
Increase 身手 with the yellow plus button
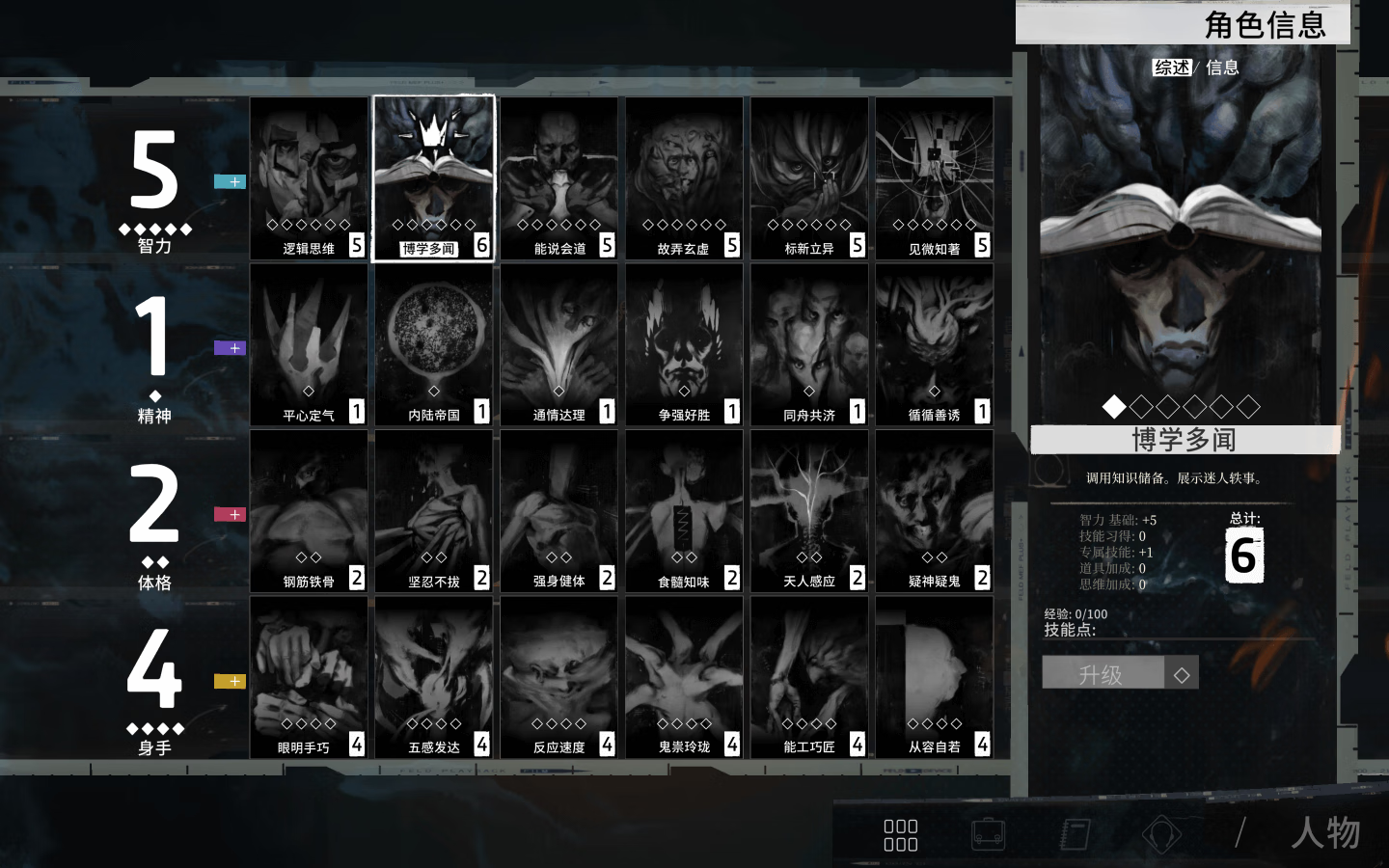[x=230, y=682]
